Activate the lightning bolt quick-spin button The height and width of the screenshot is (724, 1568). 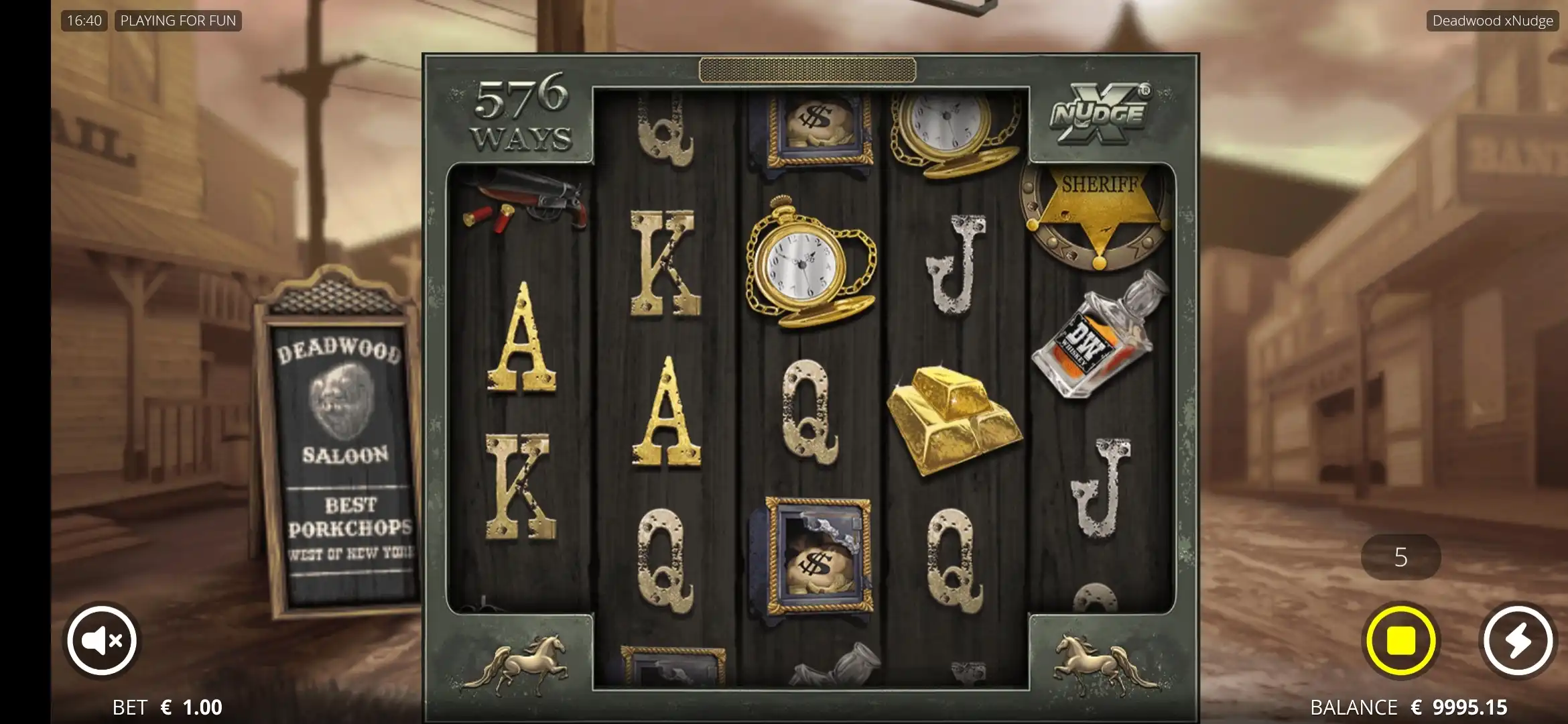[x=1518, y=641]
